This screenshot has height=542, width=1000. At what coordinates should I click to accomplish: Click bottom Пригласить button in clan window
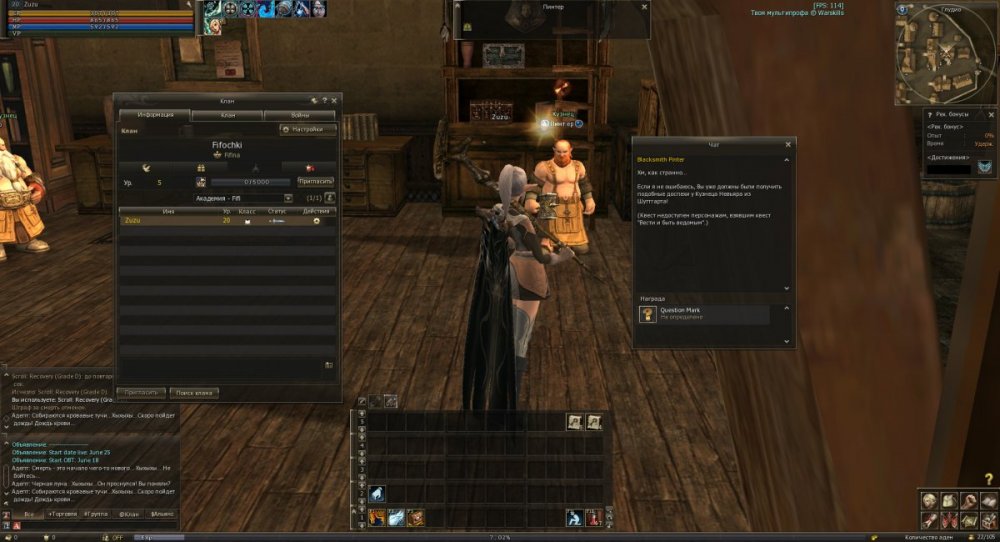tap(140, 393)
